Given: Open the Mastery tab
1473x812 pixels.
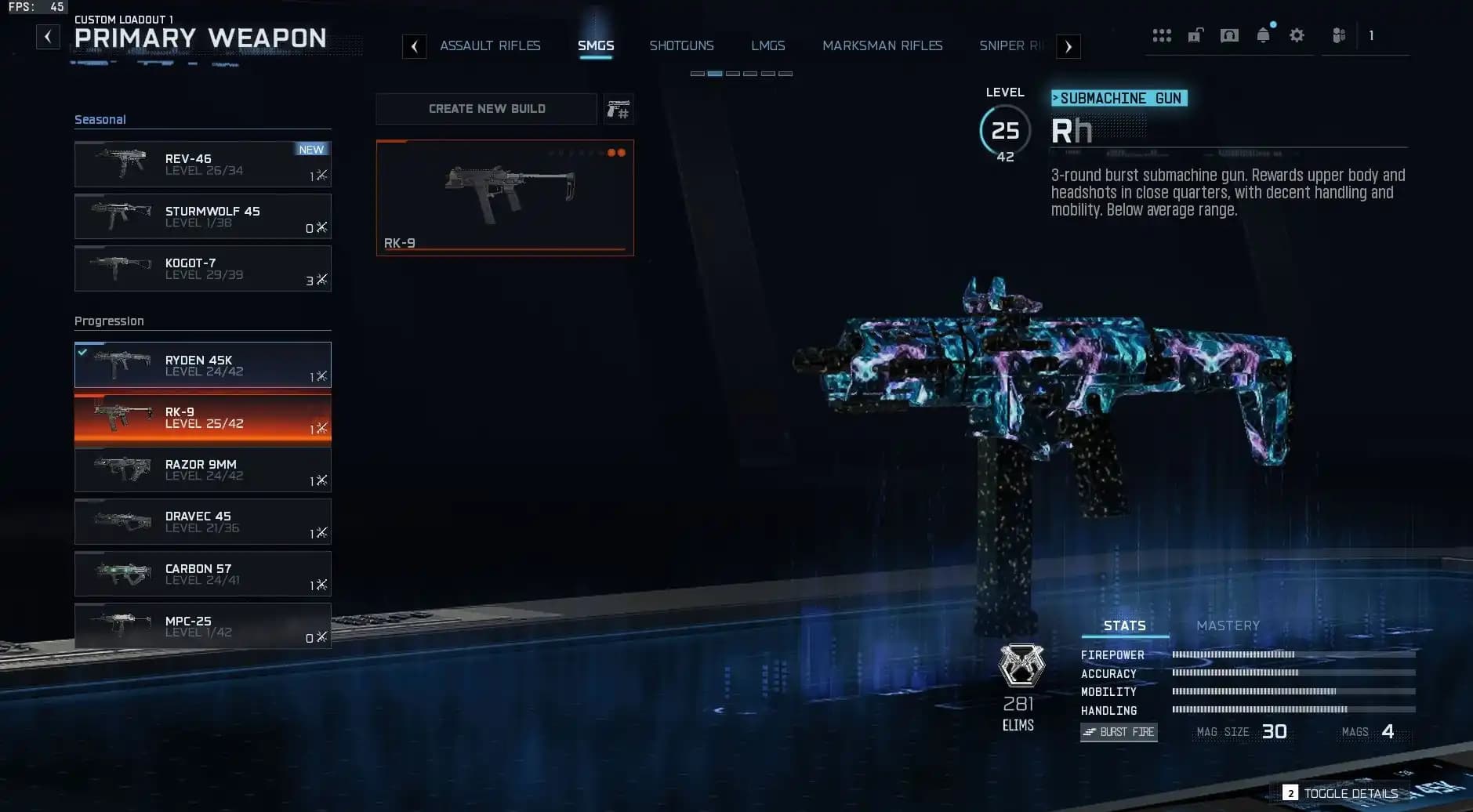Looking at the screenshot, I should tap(1227, 625).
